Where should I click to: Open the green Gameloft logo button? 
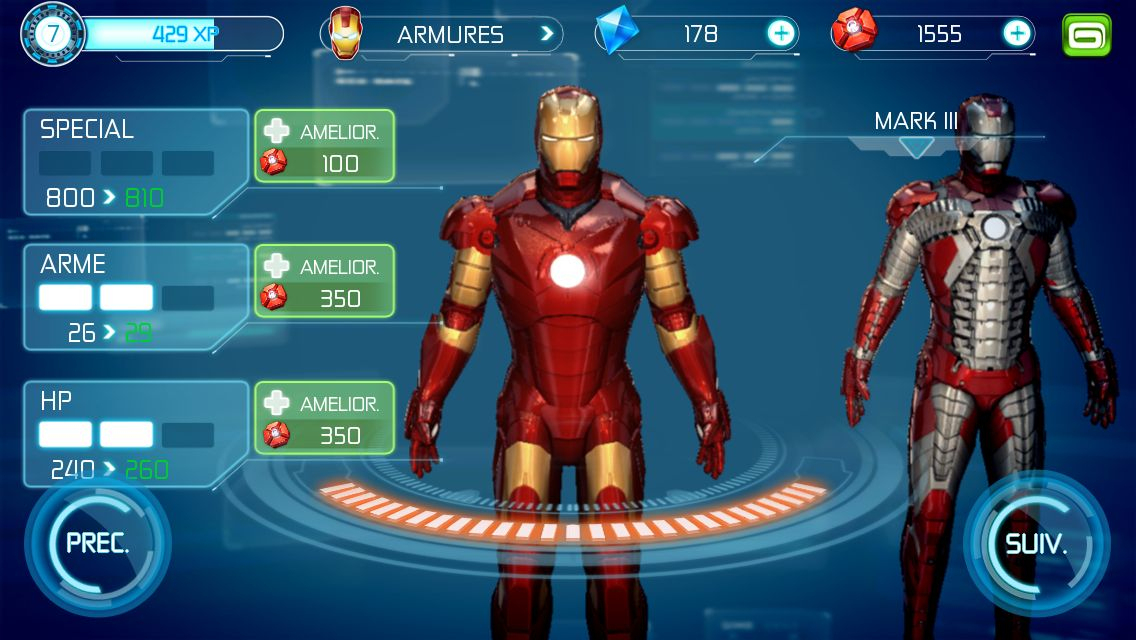pyautogui.click(x=1087, y=35)
